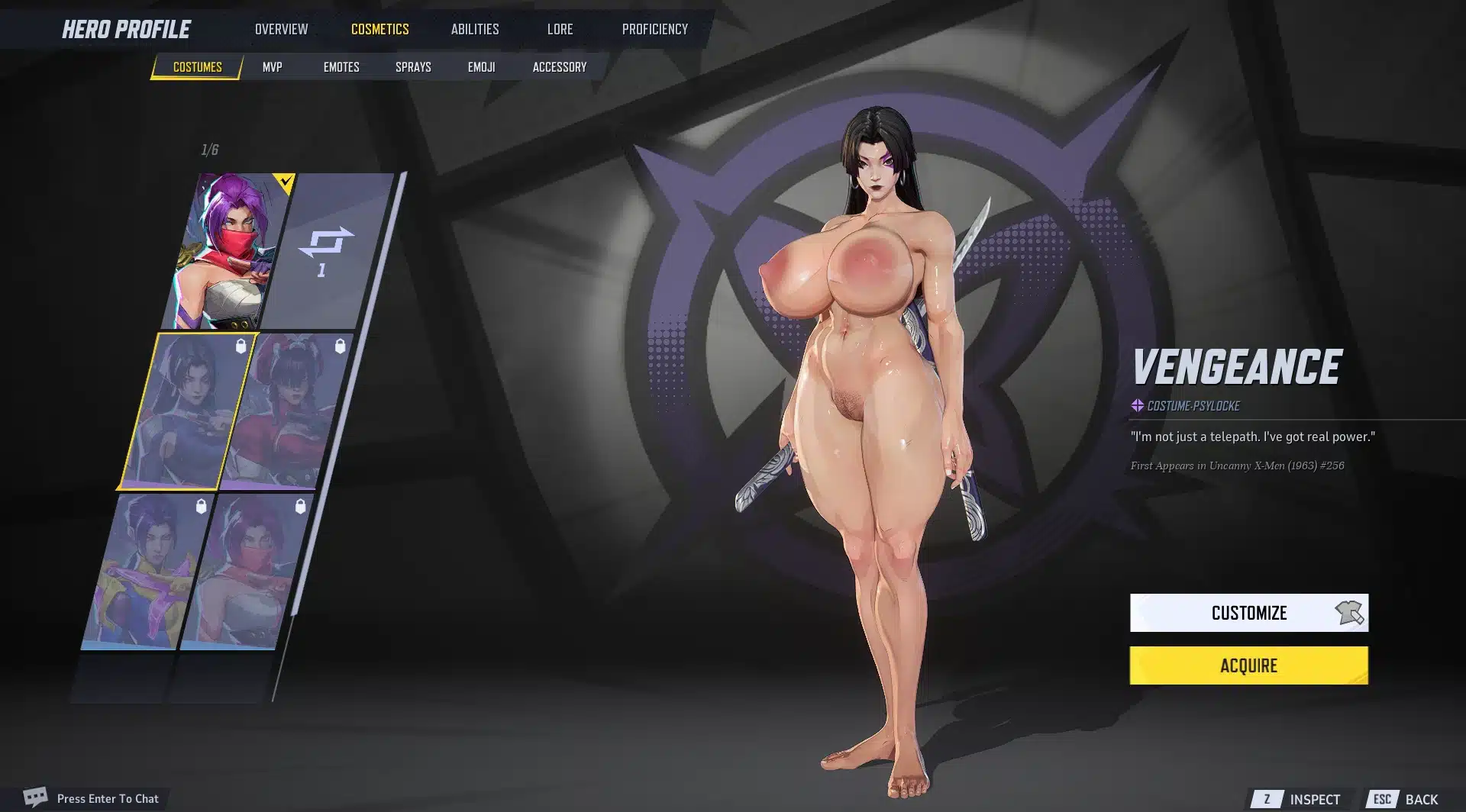Open the Abilities tab
1466x812 pixels.
474,29
